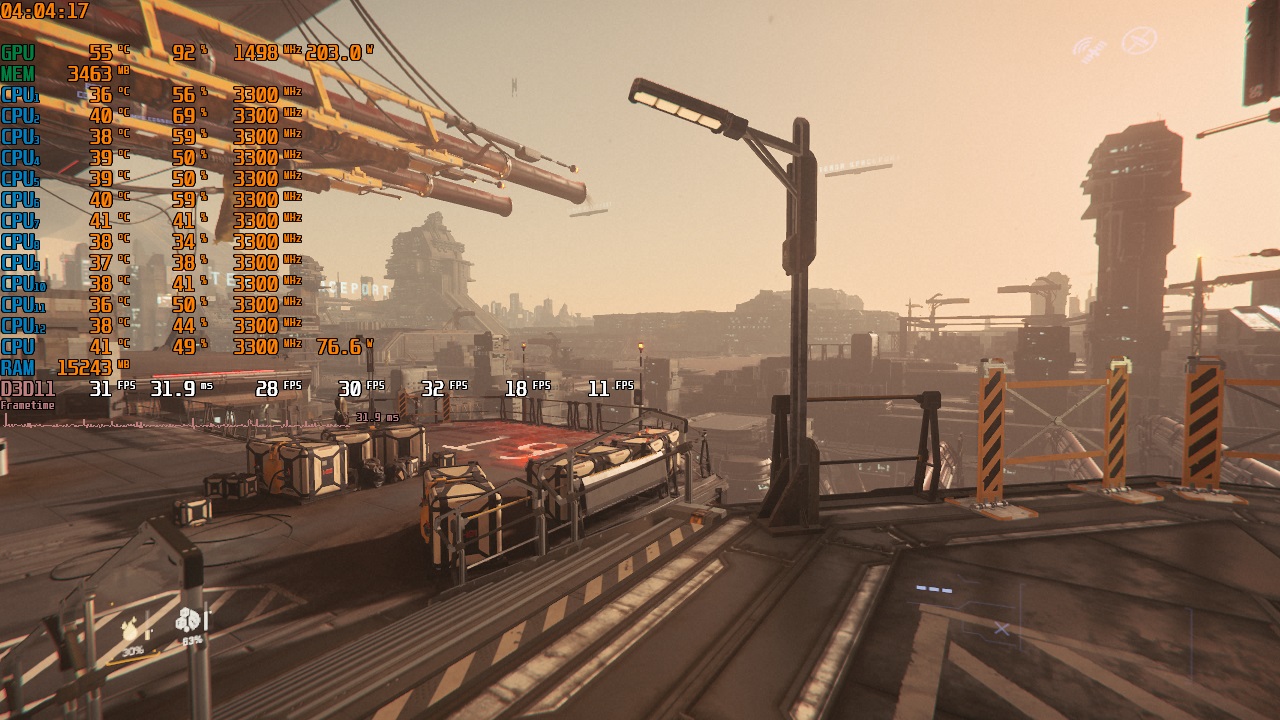The image size is (1280, 720).
Task: Select the hexagon cluster status icon at 63%
Action: pyautogui.click(x=189, y=621)
